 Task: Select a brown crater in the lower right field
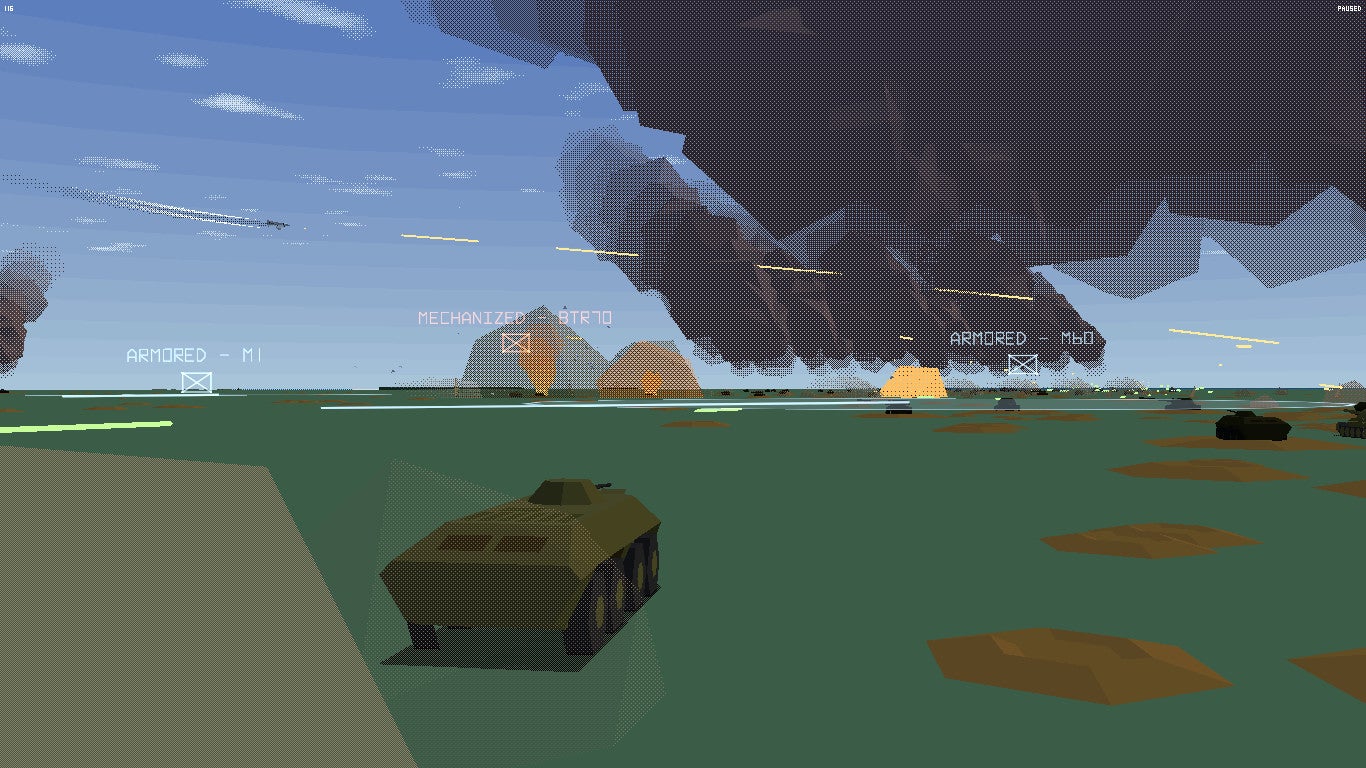pos(1080,660)
